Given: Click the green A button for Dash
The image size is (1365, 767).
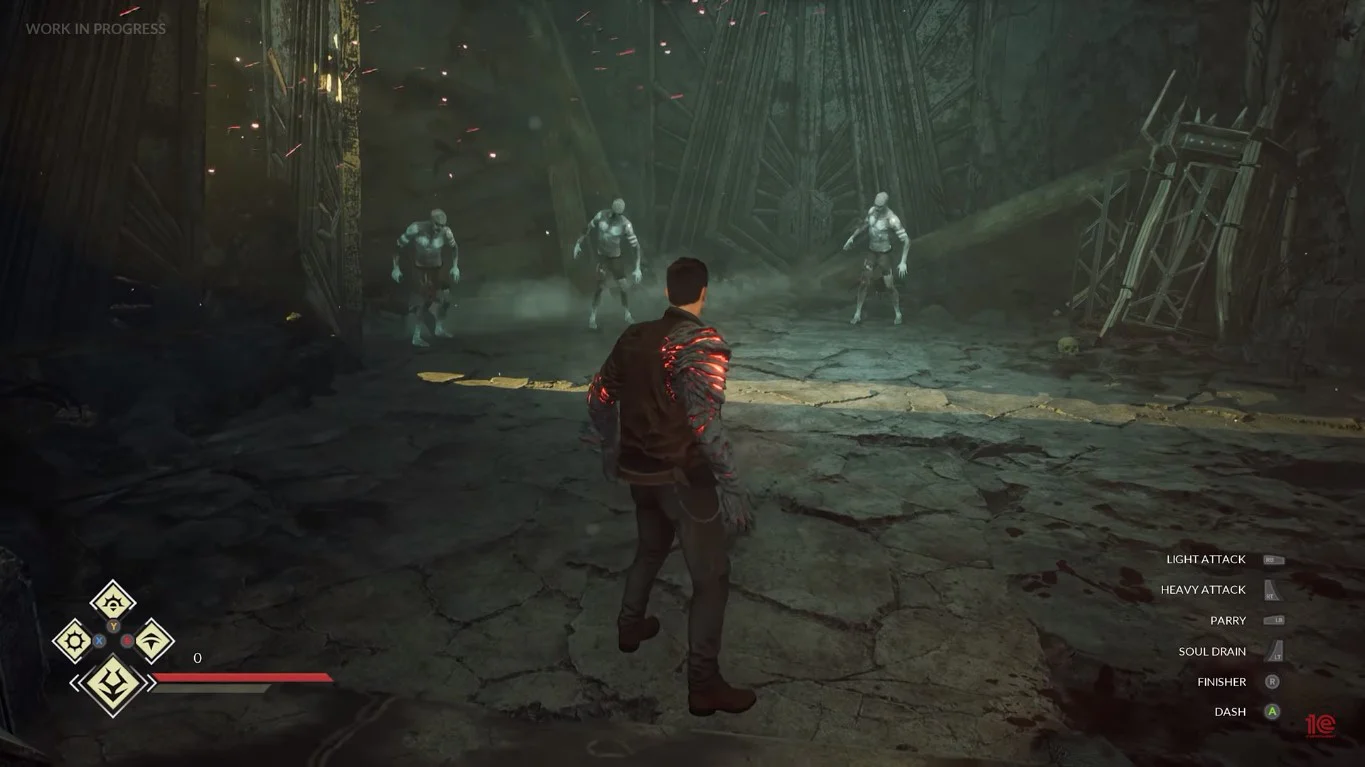Looking at the screenshot, I should point(1272,711).
